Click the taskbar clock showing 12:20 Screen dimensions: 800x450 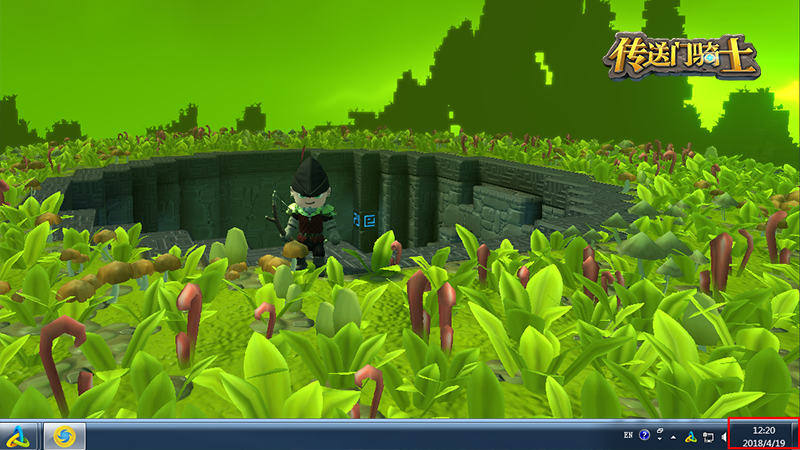(763, 435)
